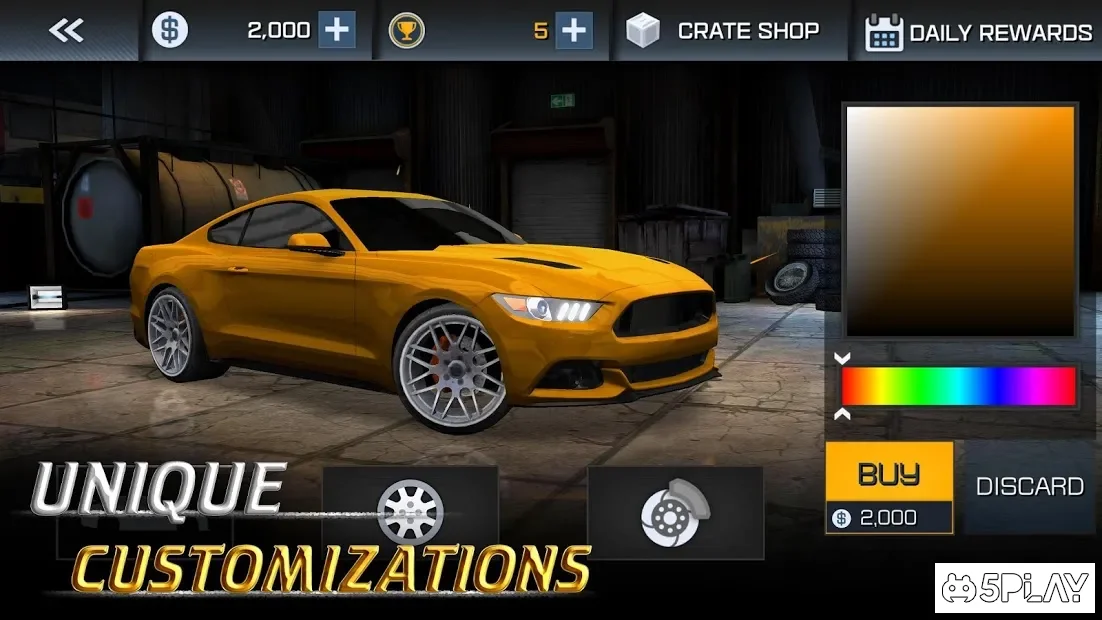Go back with the double-arrow button

coord(66,31)
